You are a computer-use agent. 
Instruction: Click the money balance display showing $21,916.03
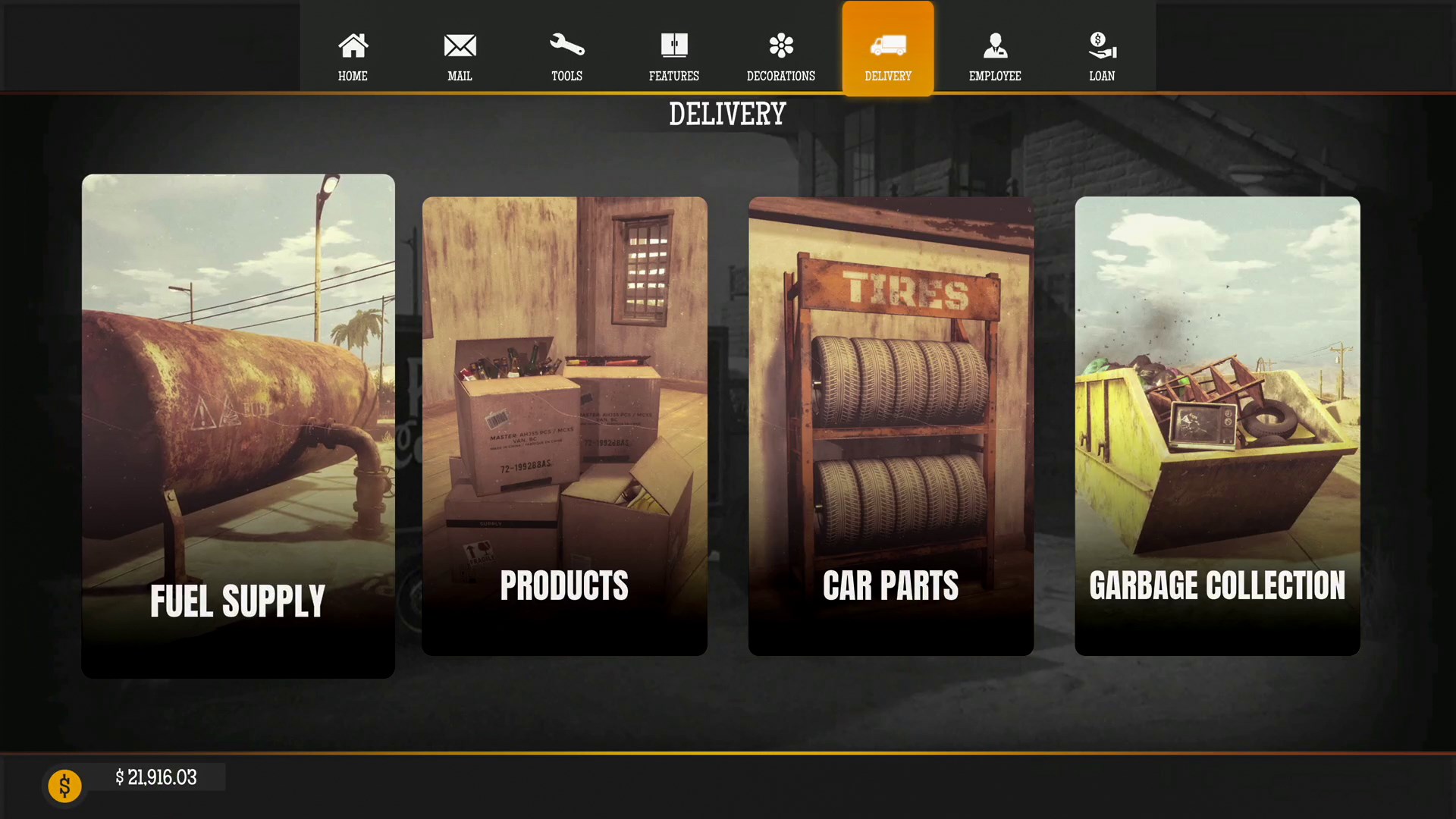click(156, 777)
